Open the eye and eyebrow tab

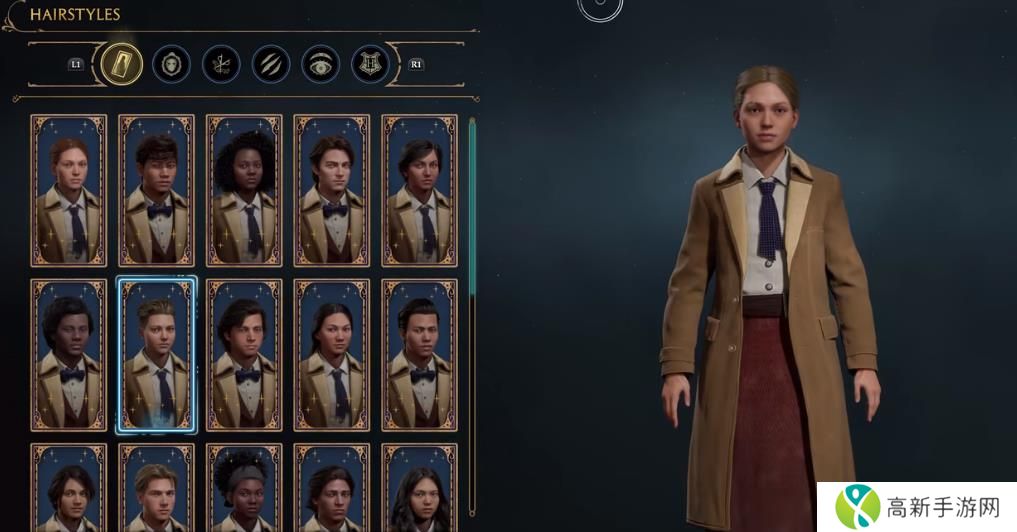(x=321, y=64)
